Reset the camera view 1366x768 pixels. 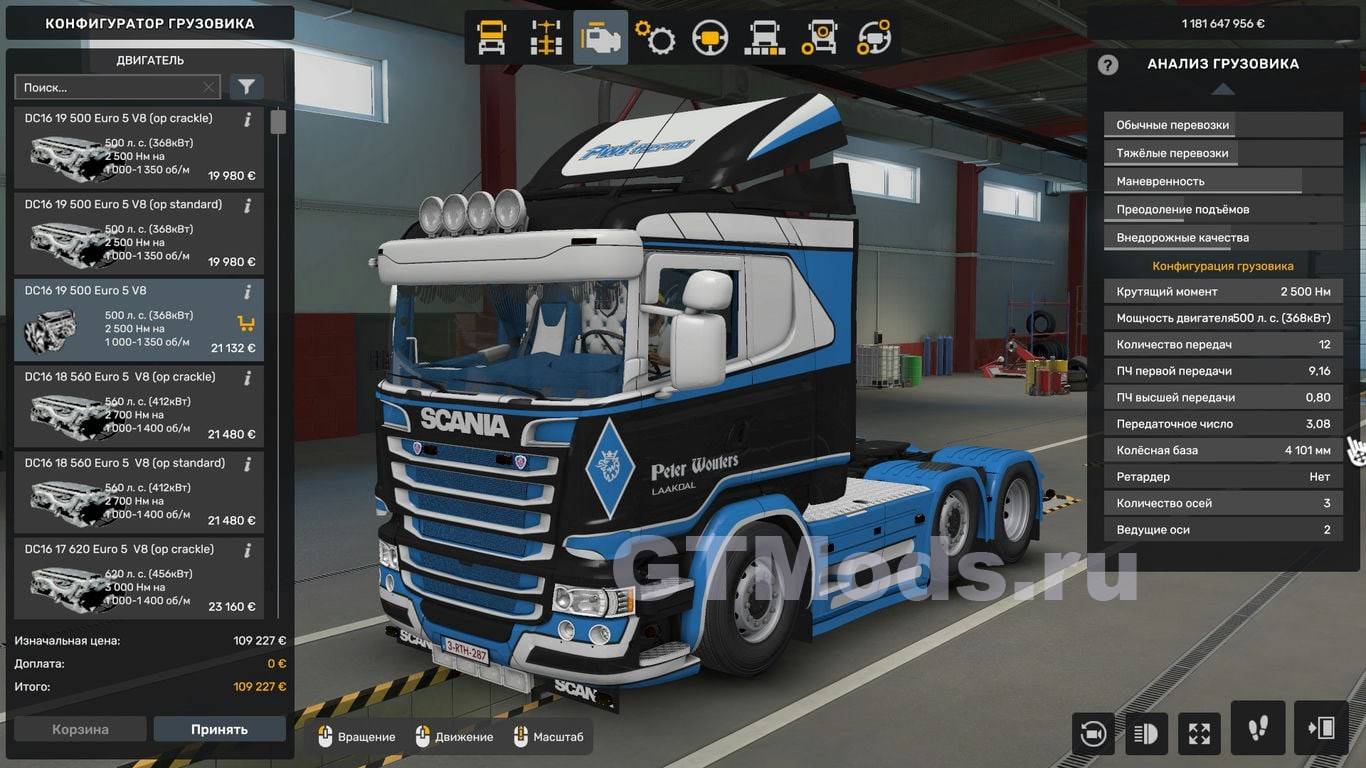pyautogui.click(x=1092, y=733)
